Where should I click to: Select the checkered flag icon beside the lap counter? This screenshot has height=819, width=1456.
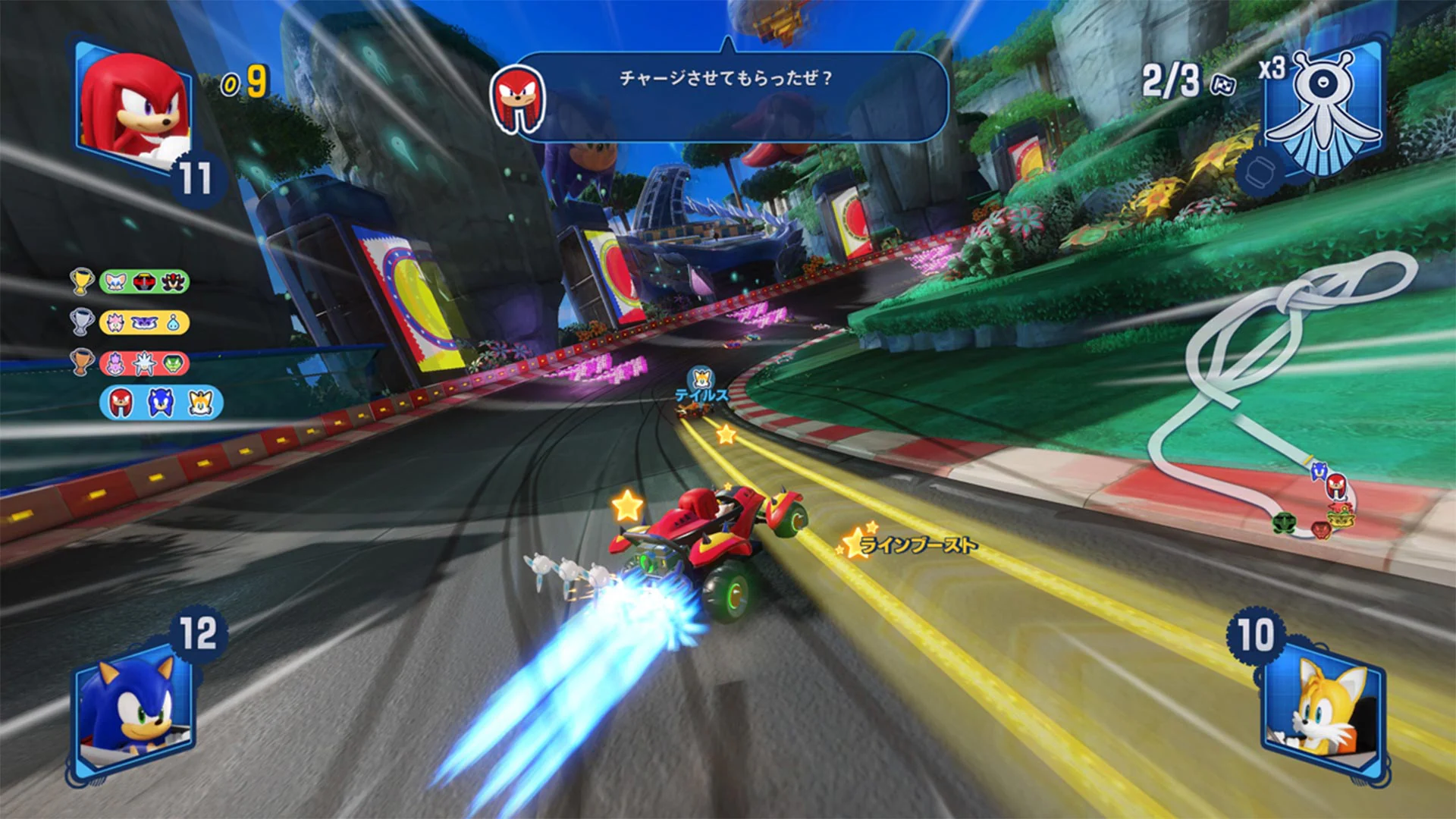[x=1222, y=86]
